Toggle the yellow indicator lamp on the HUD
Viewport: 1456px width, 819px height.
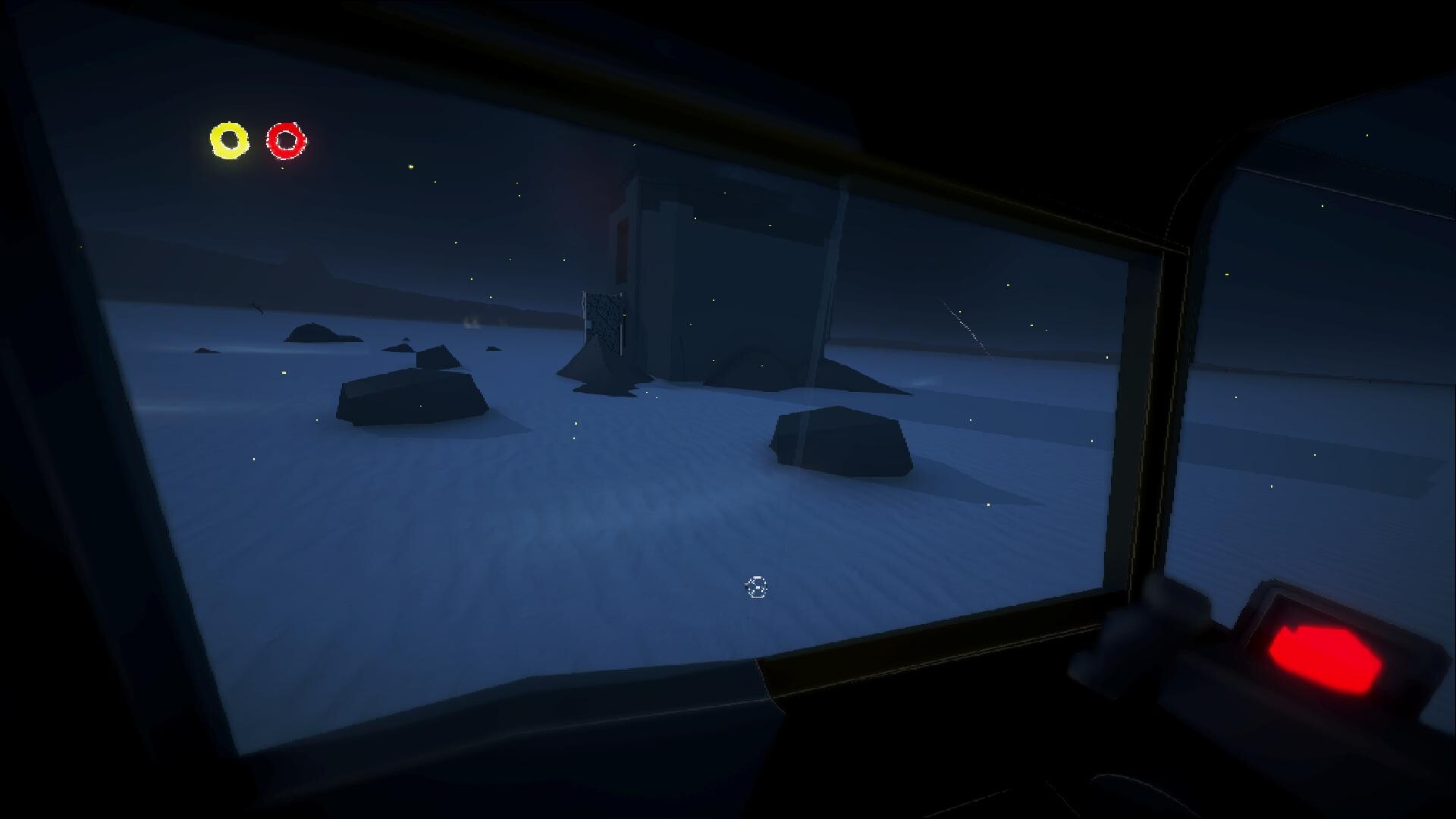(x=228, y=140)
